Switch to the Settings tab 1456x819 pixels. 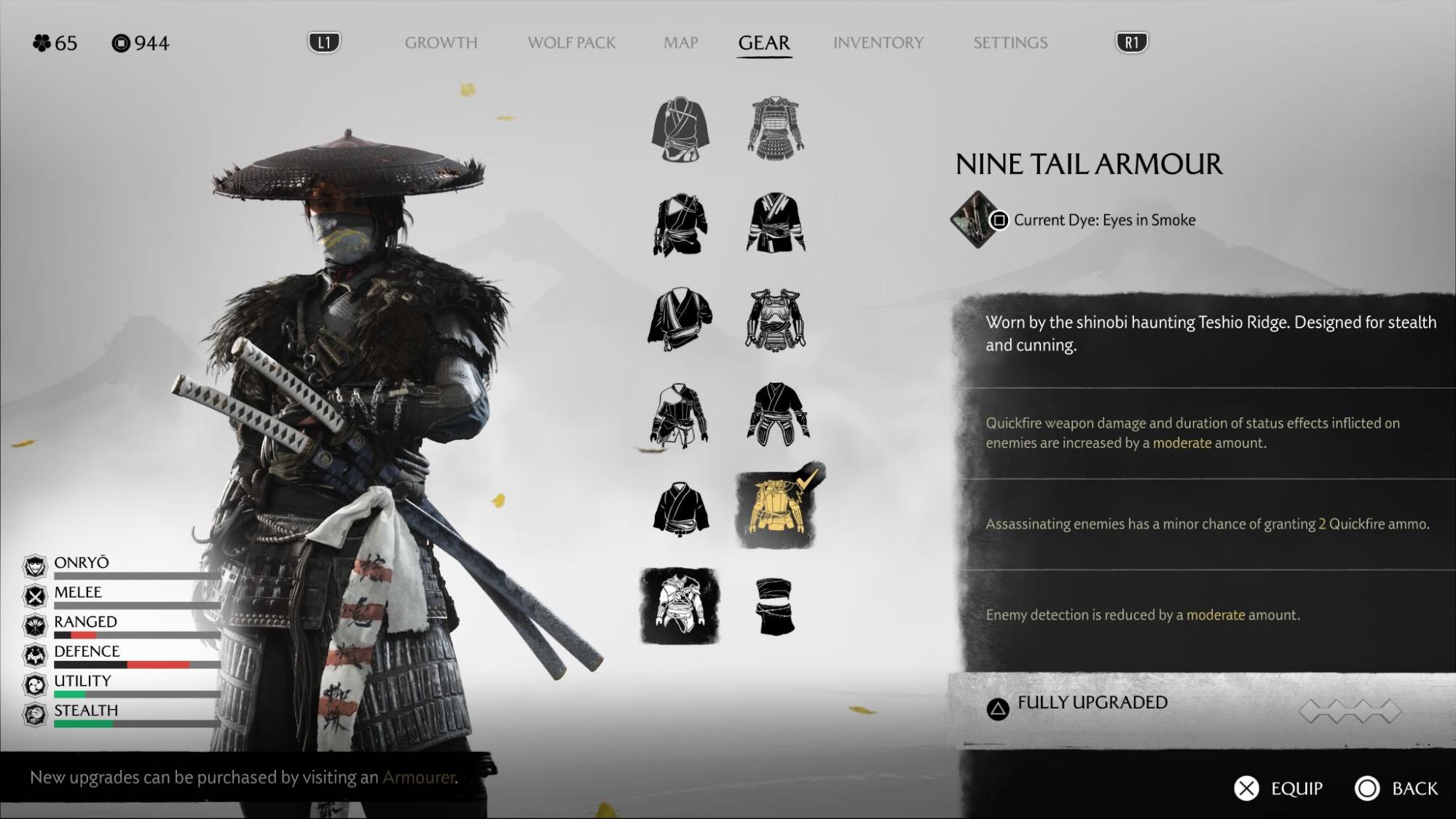click(1010, 43)
